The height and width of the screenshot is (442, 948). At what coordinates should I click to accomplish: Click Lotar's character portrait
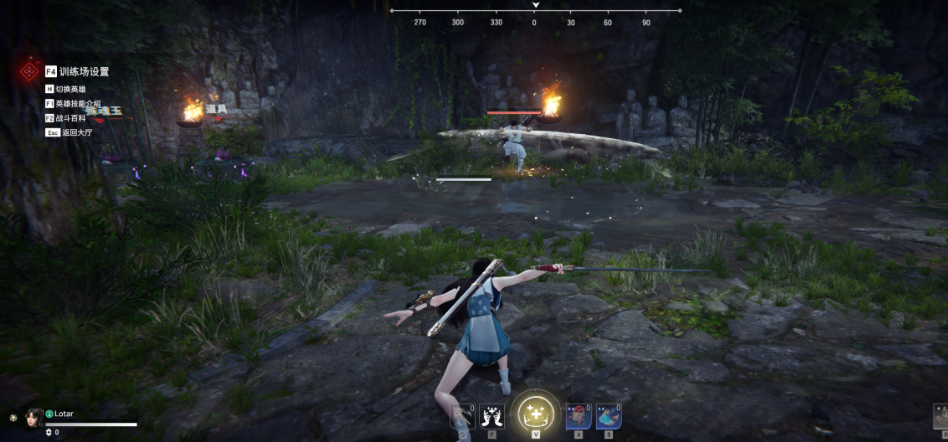point(32,418)
